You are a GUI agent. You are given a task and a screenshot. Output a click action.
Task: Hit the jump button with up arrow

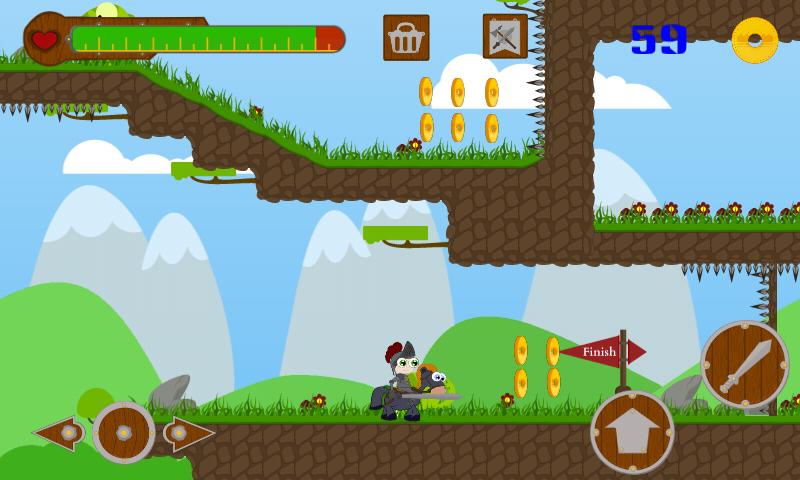click(632, 432)
